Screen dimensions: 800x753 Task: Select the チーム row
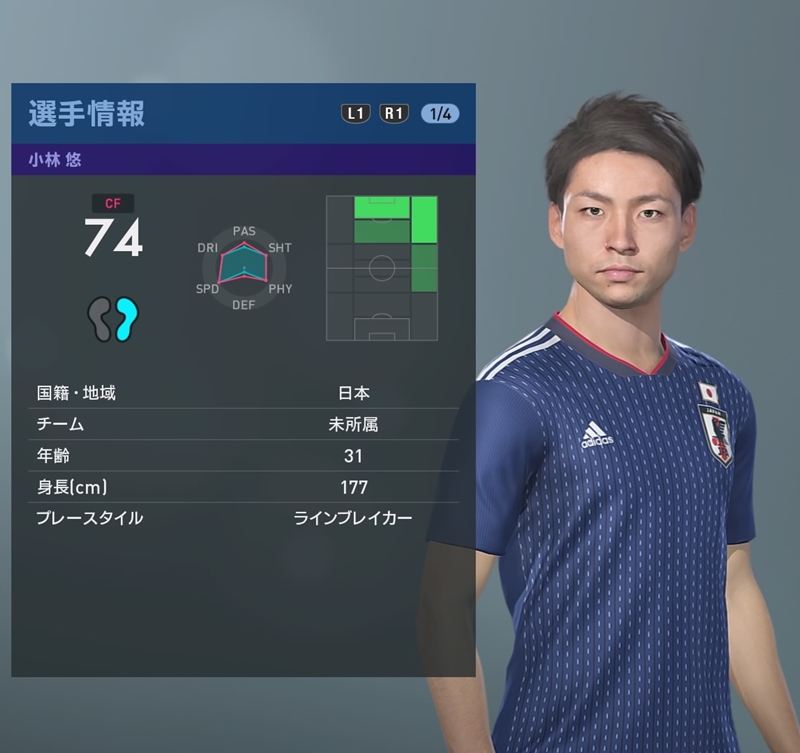tap(243, 424)
